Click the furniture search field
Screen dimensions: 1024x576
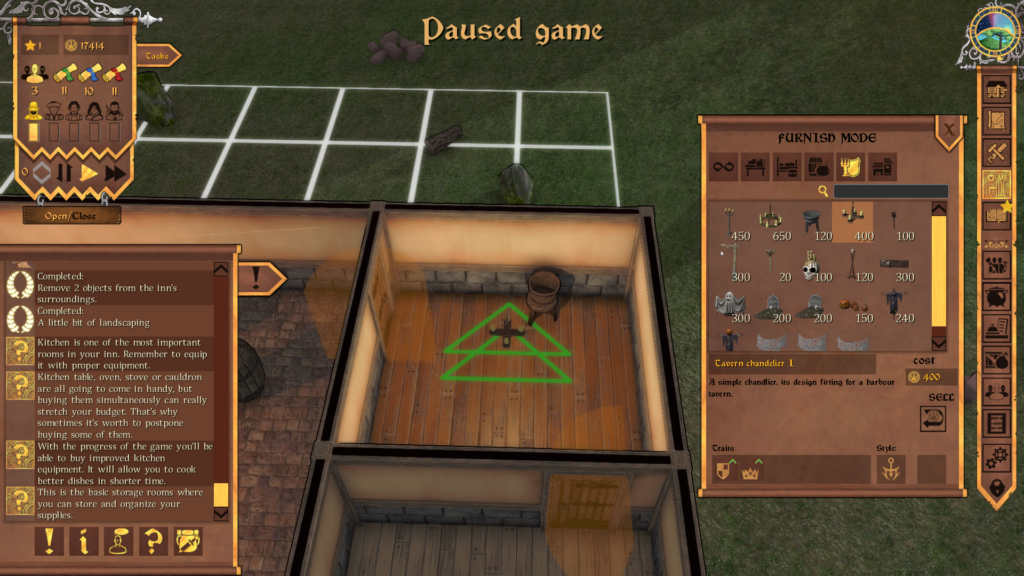(890, 191)
